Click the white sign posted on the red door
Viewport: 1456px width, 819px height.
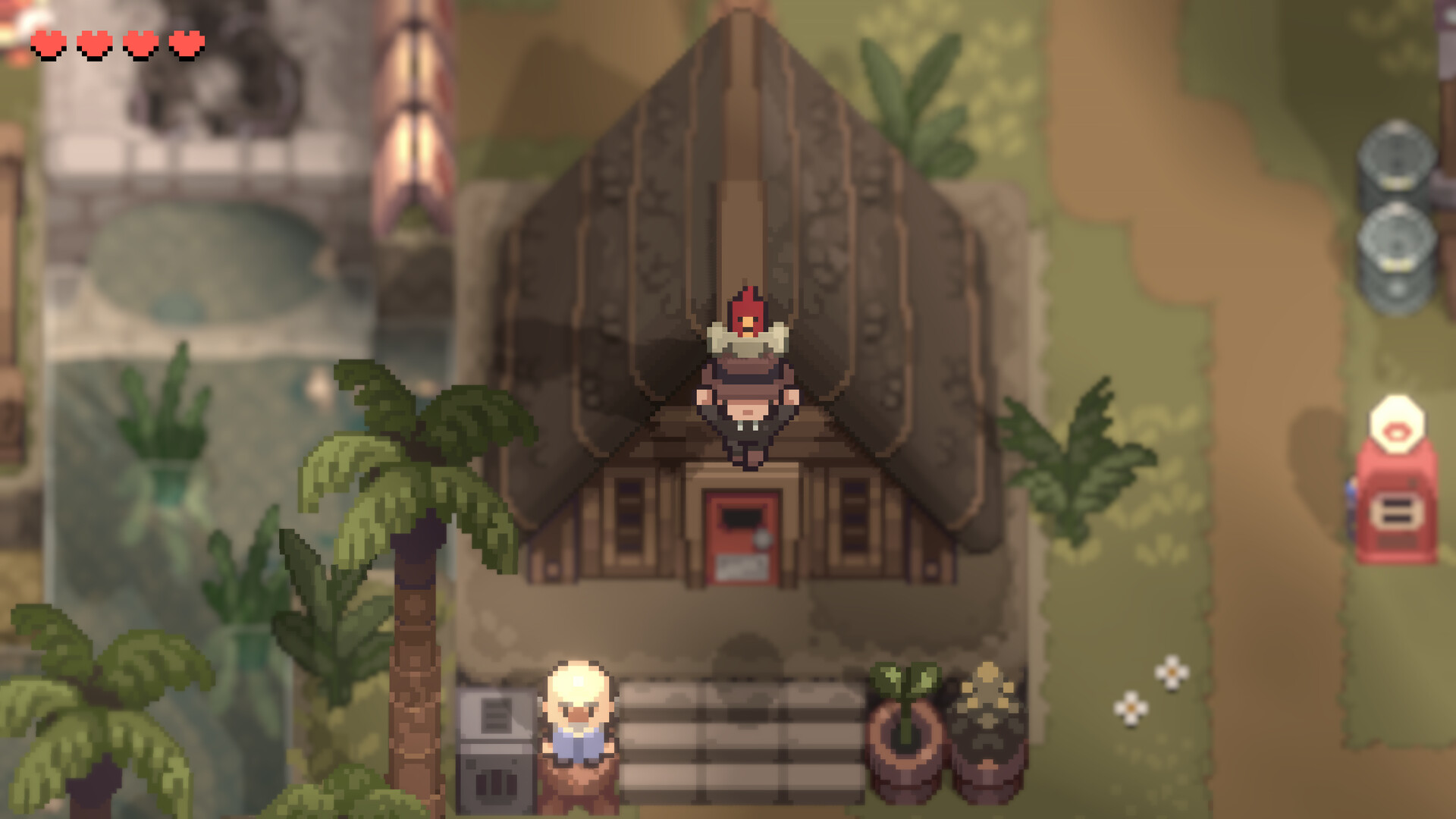click(x=741, y=567)
